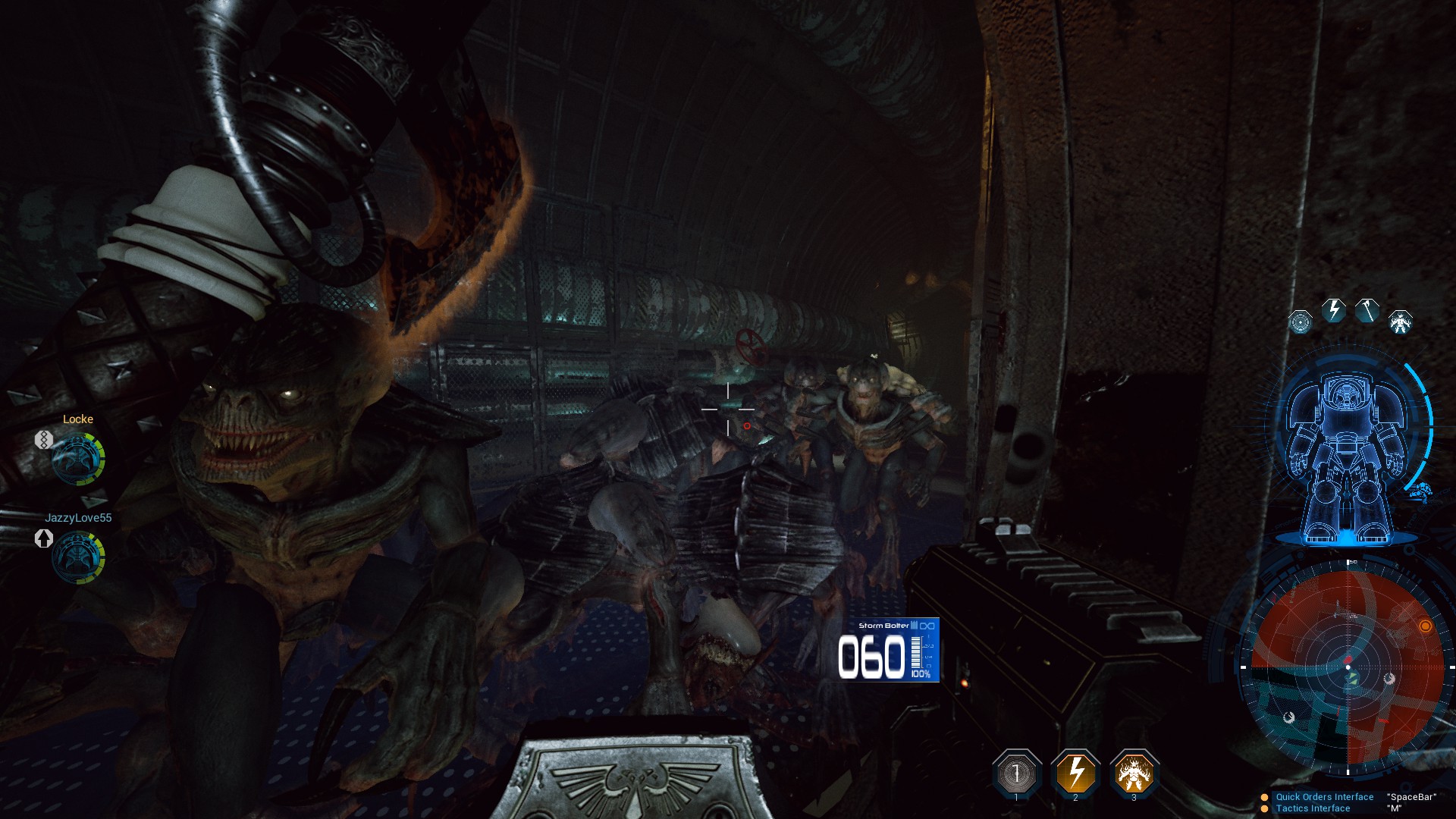Use the flaming figure ability in slot 3
Viewport: 1456px width, 819px height.
click(x=1134, y=773)
